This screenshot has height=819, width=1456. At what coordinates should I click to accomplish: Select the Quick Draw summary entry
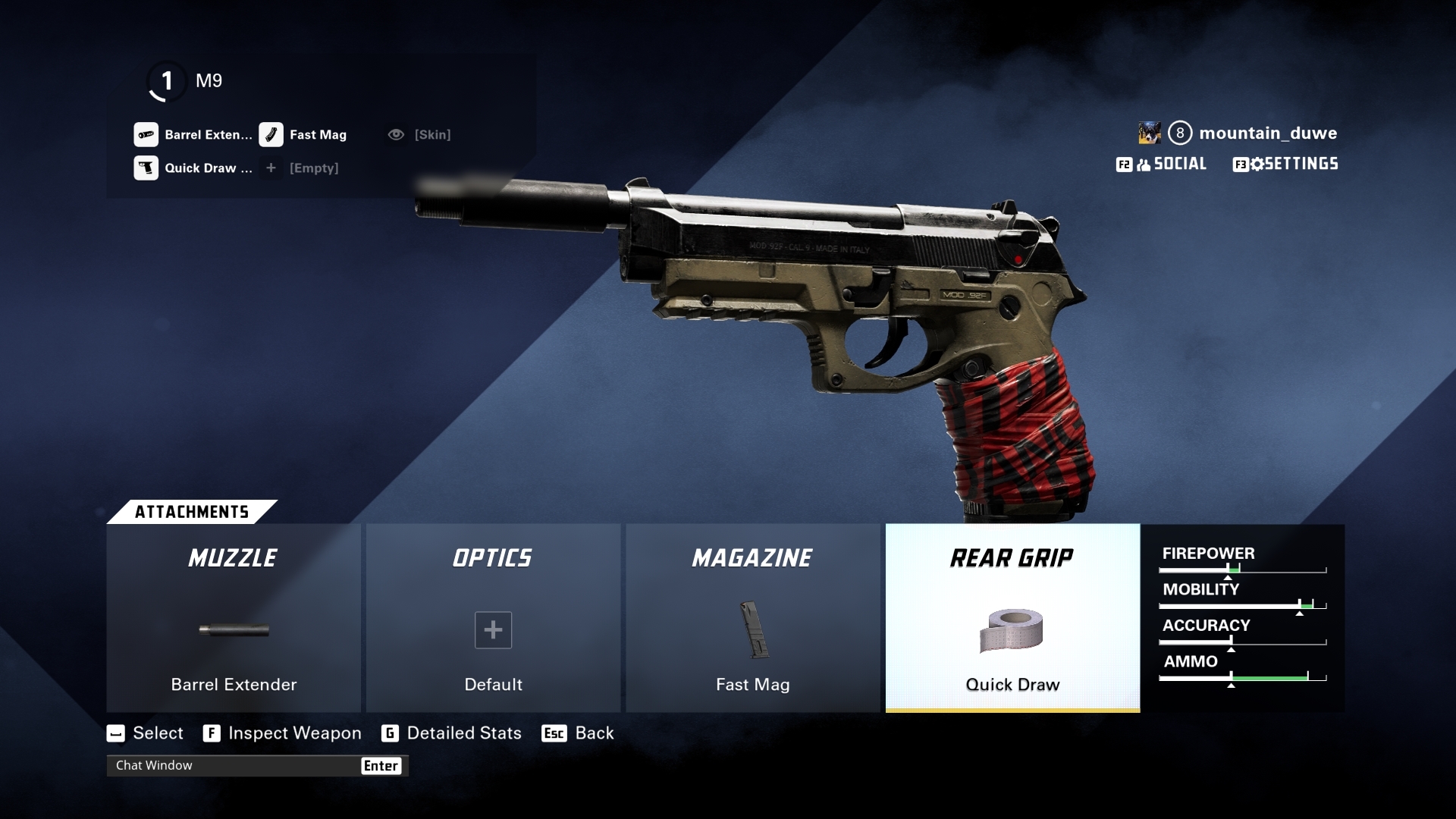click(193, 168)
